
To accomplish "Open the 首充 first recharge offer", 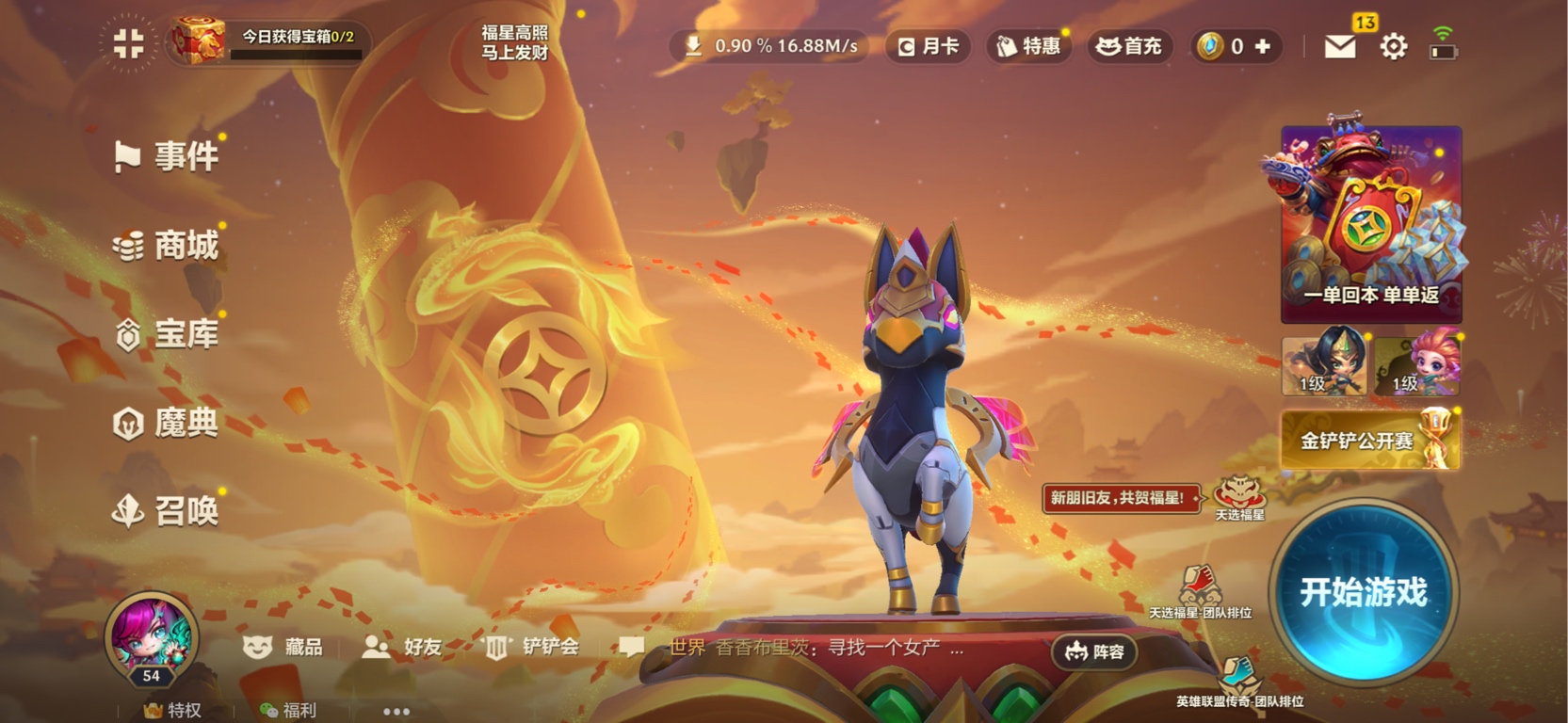I will pyautogui.click(x=1129, y=46).
